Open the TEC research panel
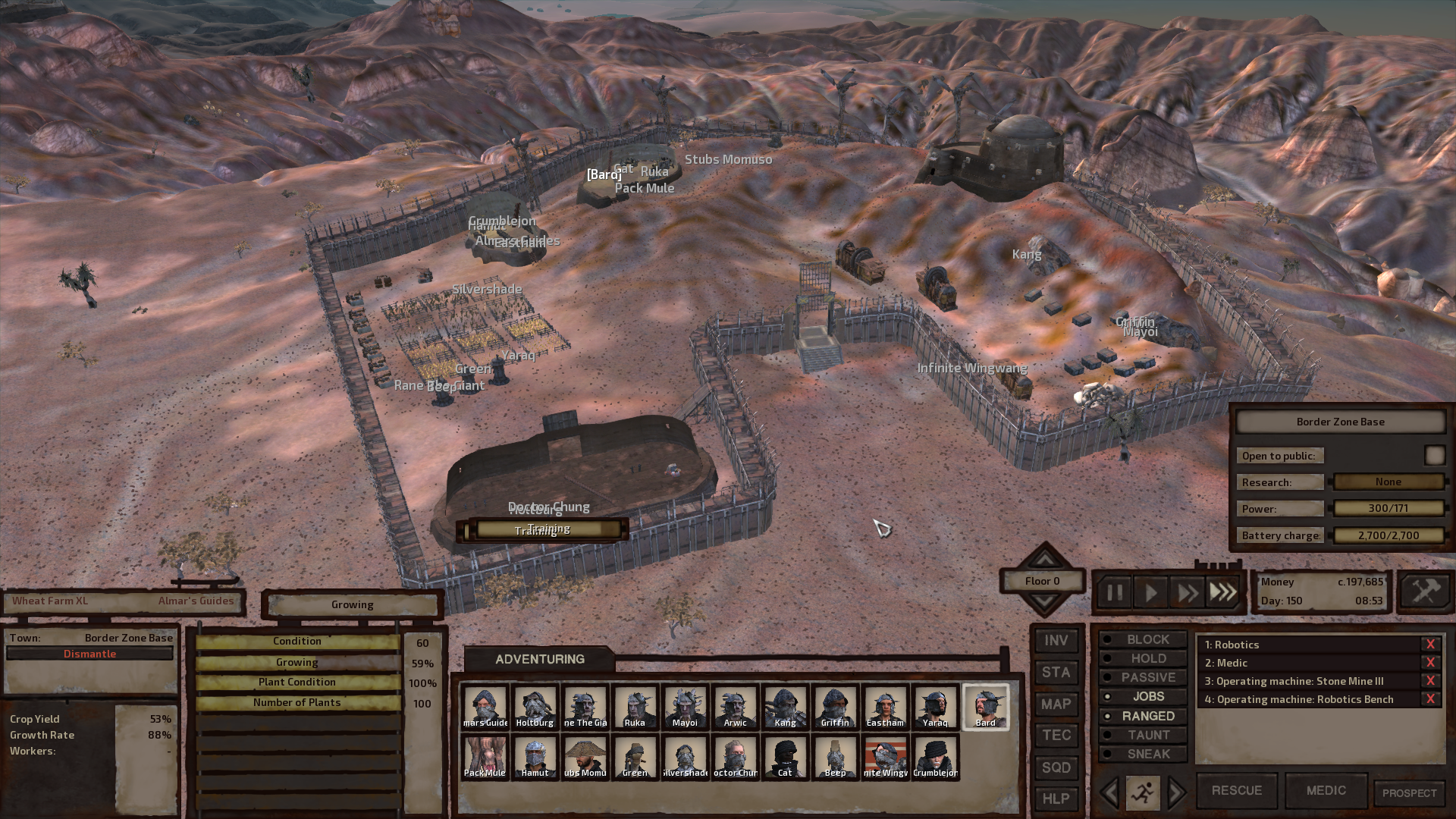 pyautogui.click(x=1056, y=736)
